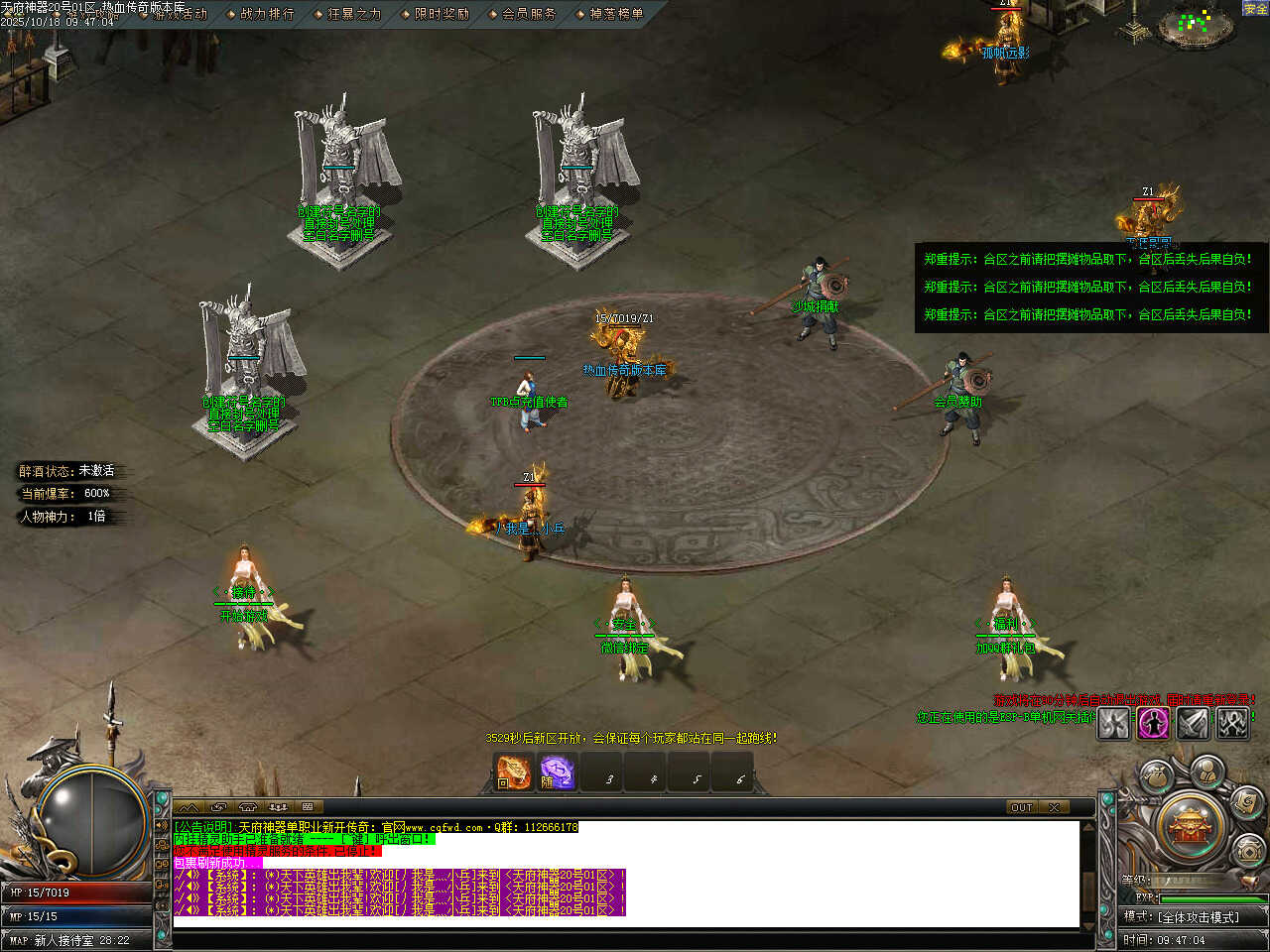Toggle the 全体攻击模式 attack mode label
Image resolution: width=1270 pixels, height=952 pixels.
click(x=1198, y=917)
